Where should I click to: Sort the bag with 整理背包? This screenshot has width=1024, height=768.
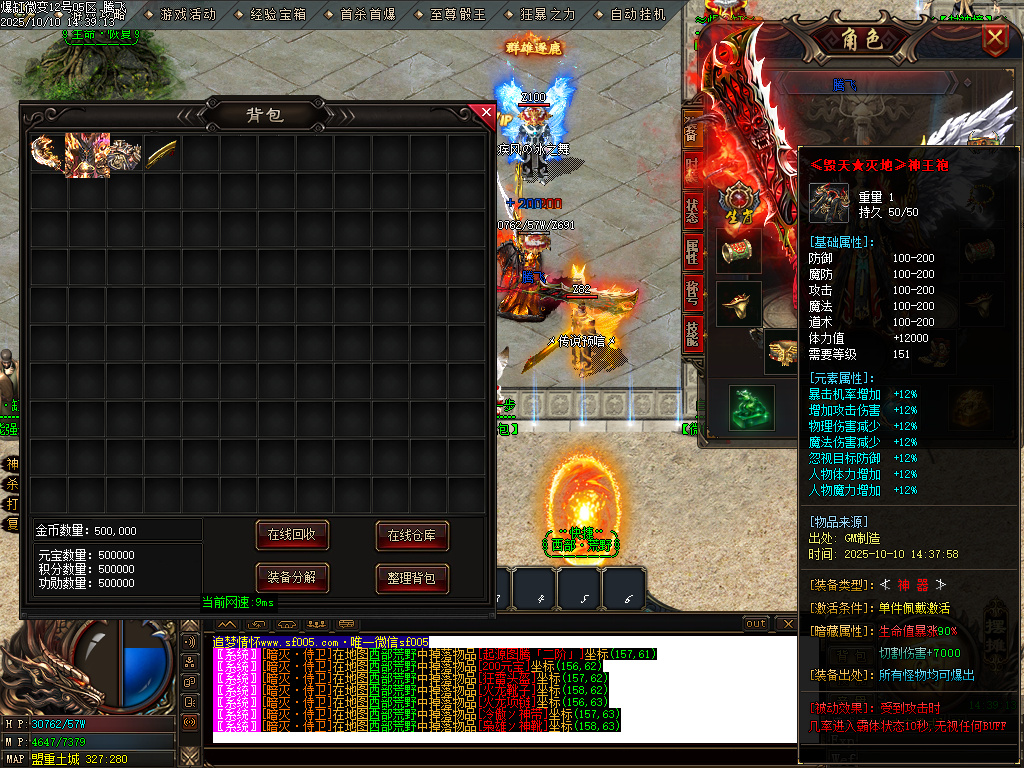pyautogui.click(x=412, y=578)
